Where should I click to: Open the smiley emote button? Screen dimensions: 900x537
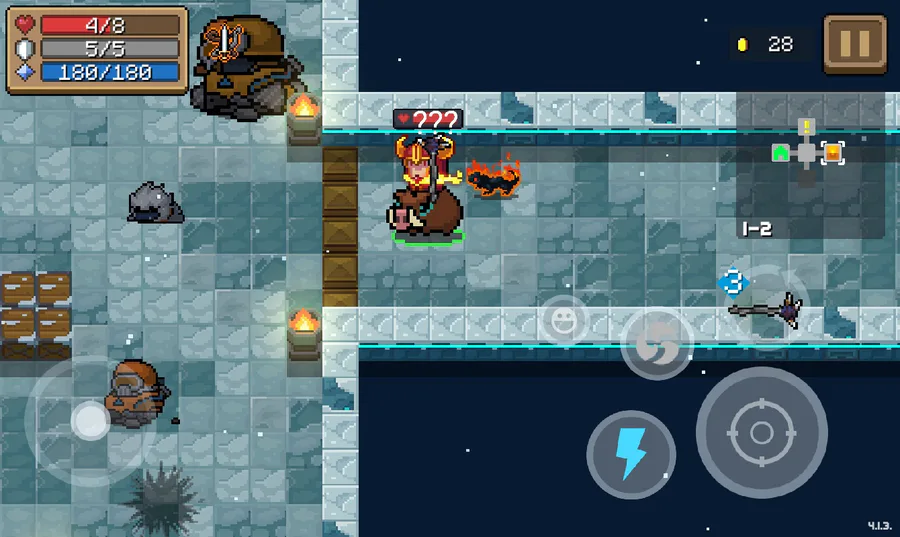[563, 320]
